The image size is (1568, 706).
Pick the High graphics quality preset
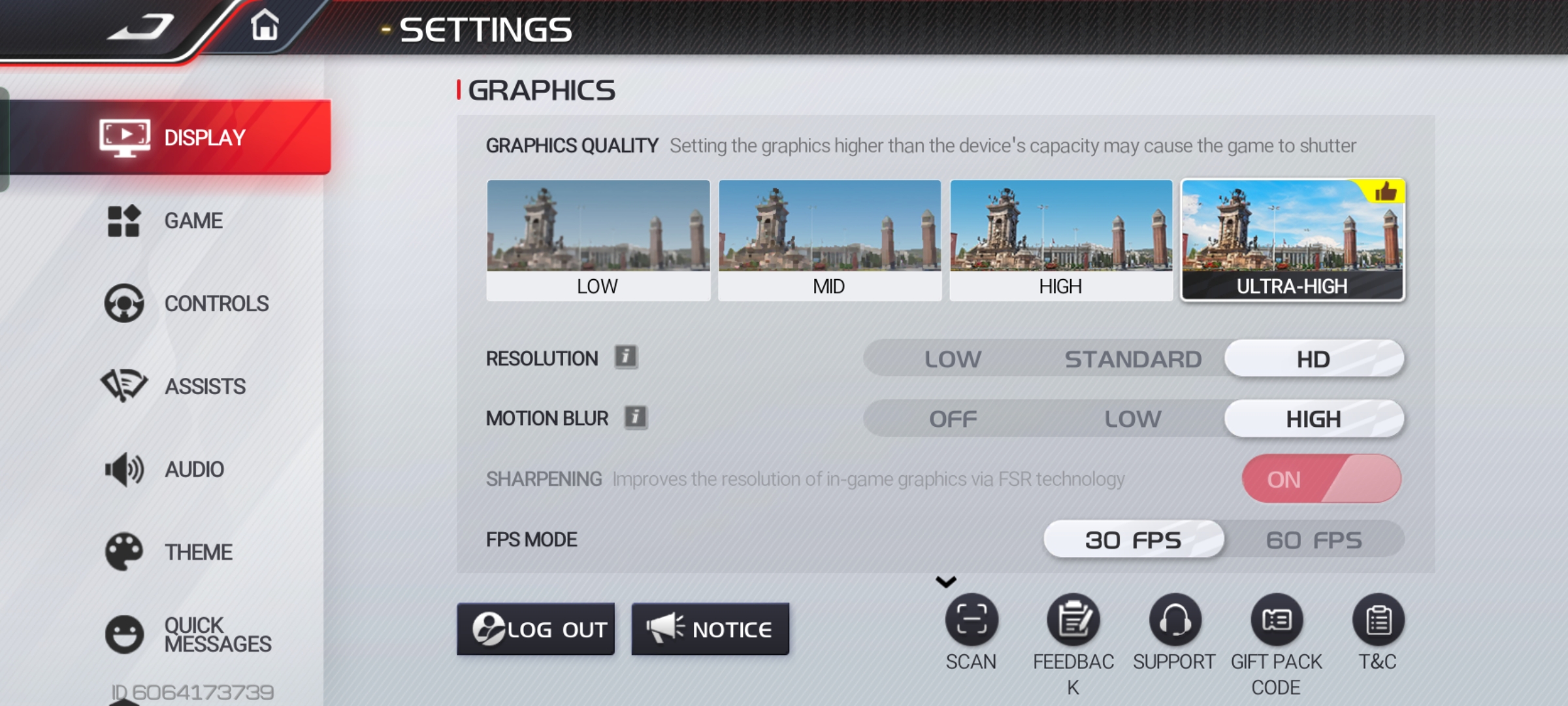pyautogui.click(x=1060, y=240)
